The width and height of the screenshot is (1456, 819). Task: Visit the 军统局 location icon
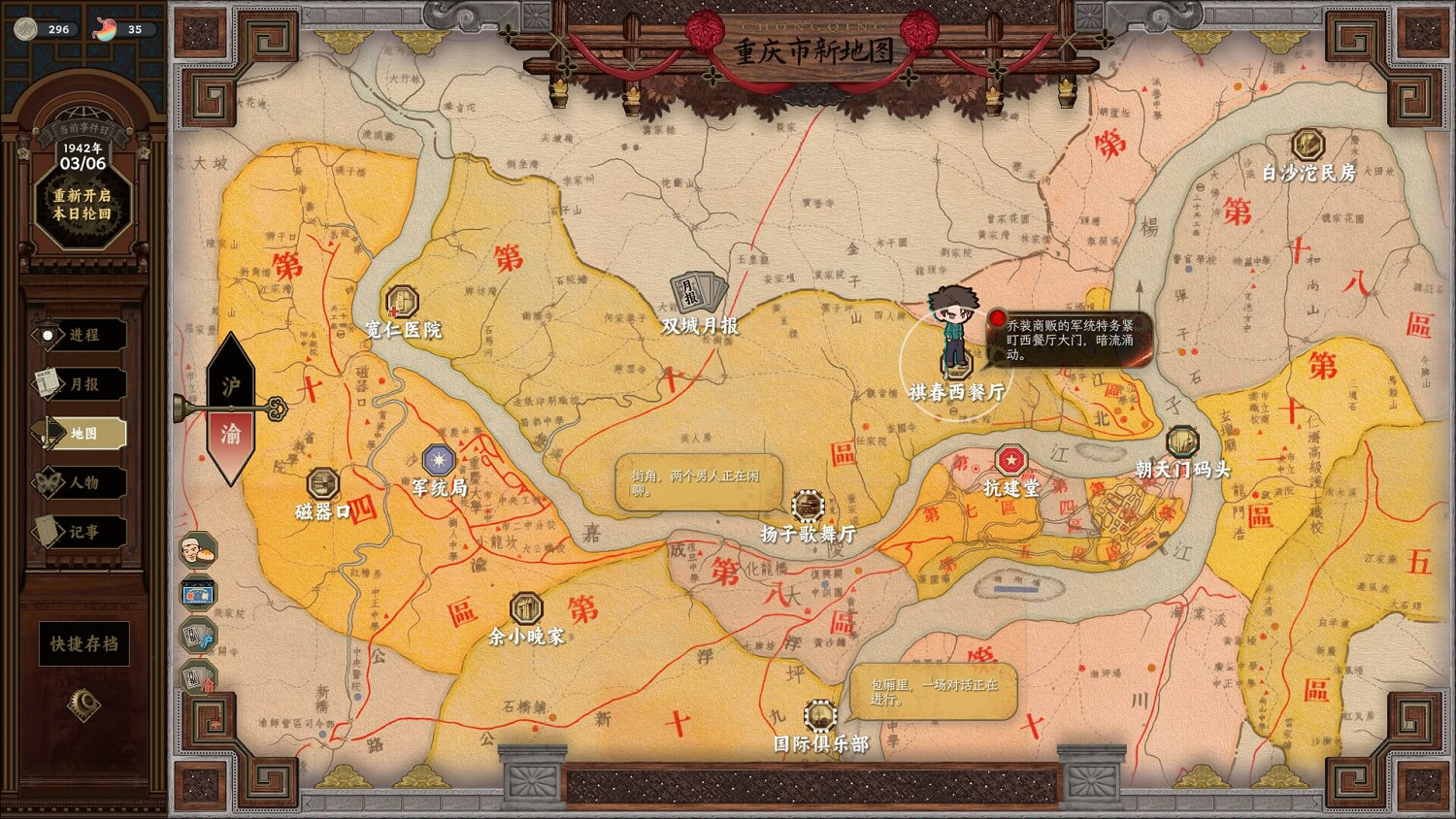click(437, 458)
